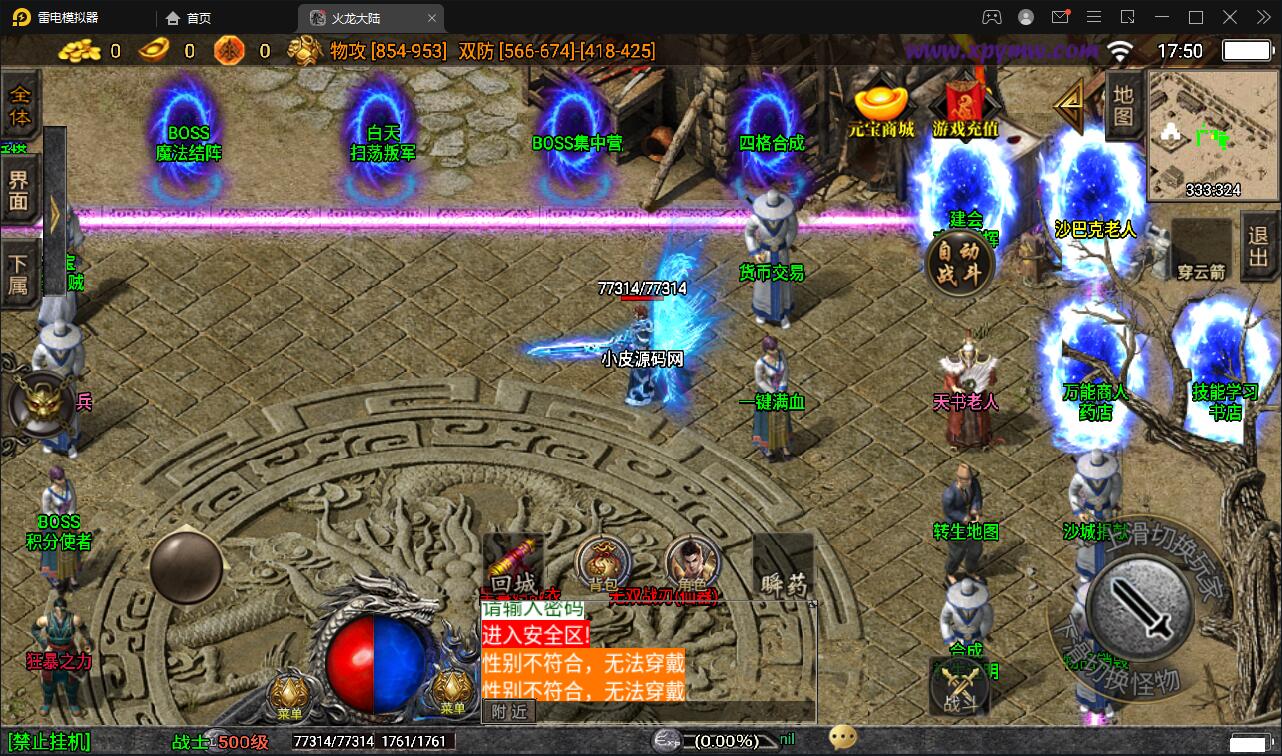Activate the 自动战斗 auto-battle icon

pos(957,262)
